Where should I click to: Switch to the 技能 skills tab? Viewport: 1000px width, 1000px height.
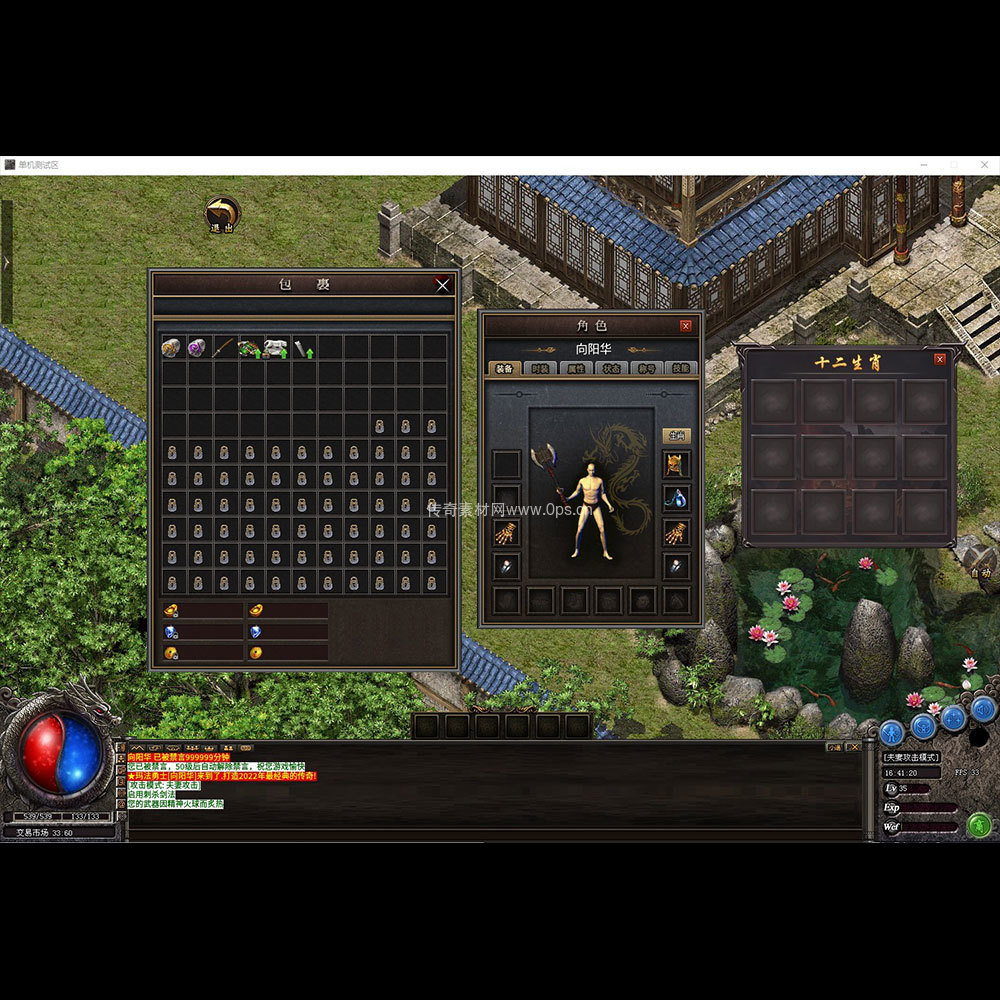click(x=680, y=368)
